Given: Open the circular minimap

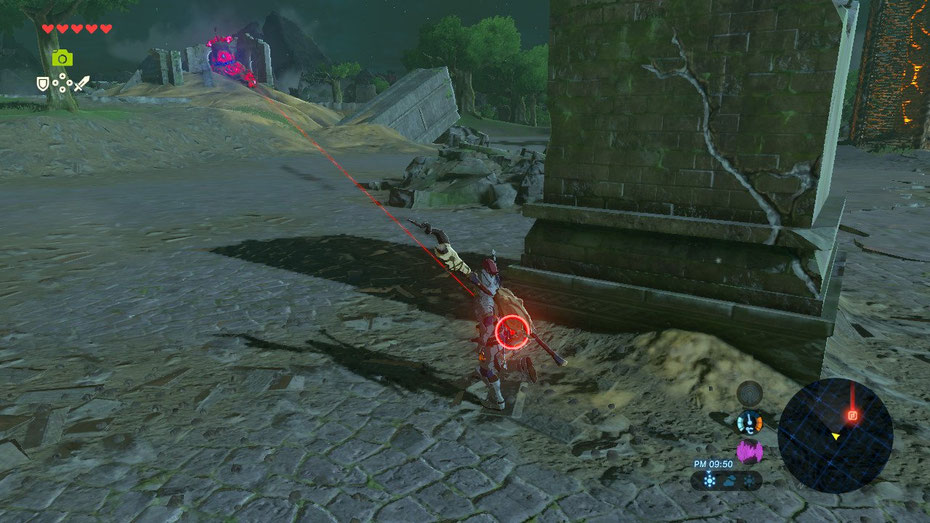Looking at the screenshot, I should [x=835, y=435].
